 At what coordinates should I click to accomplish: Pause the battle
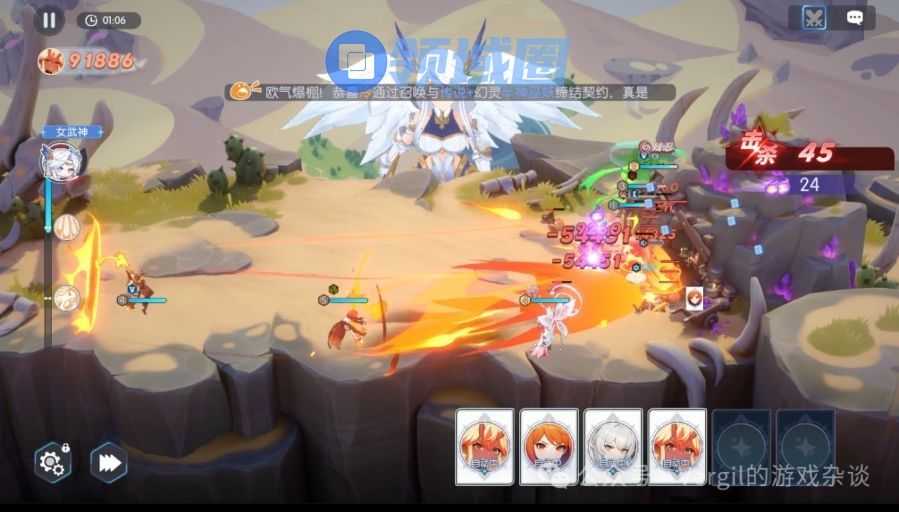coord(48,19)
